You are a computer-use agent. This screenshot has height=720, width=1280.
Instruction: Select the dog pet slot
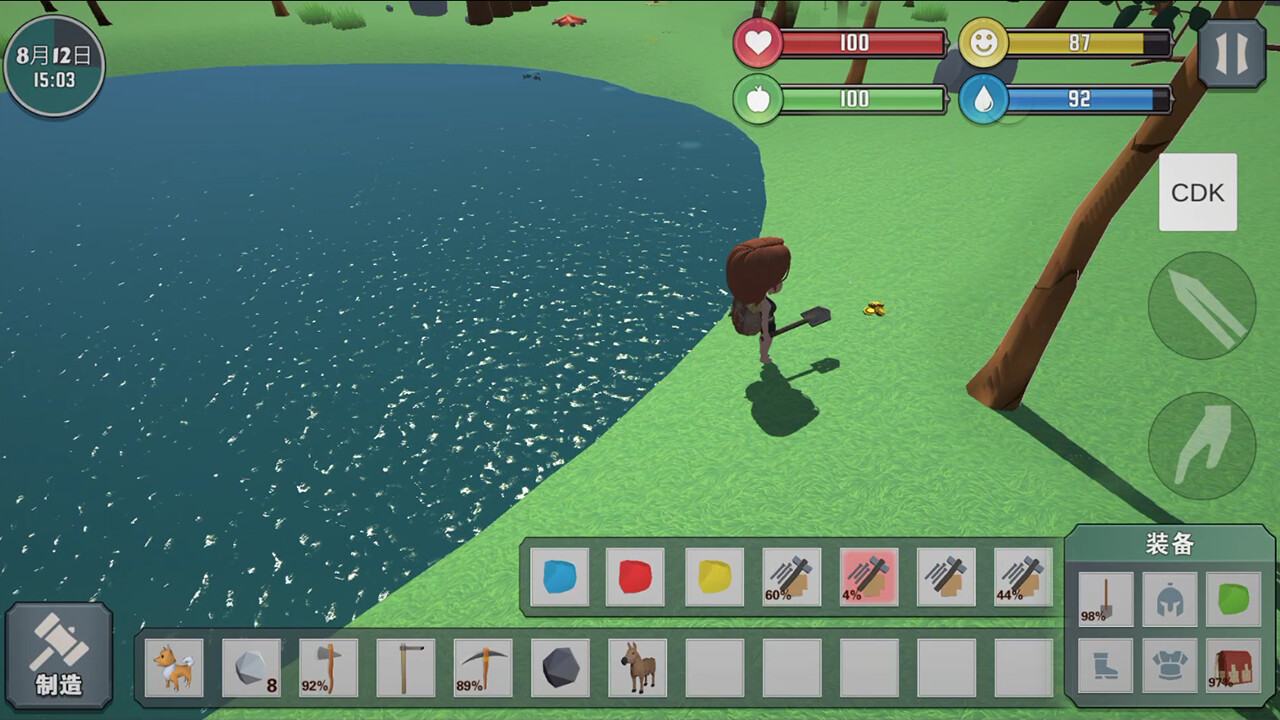pyautogui.click(x=174, y=667)
